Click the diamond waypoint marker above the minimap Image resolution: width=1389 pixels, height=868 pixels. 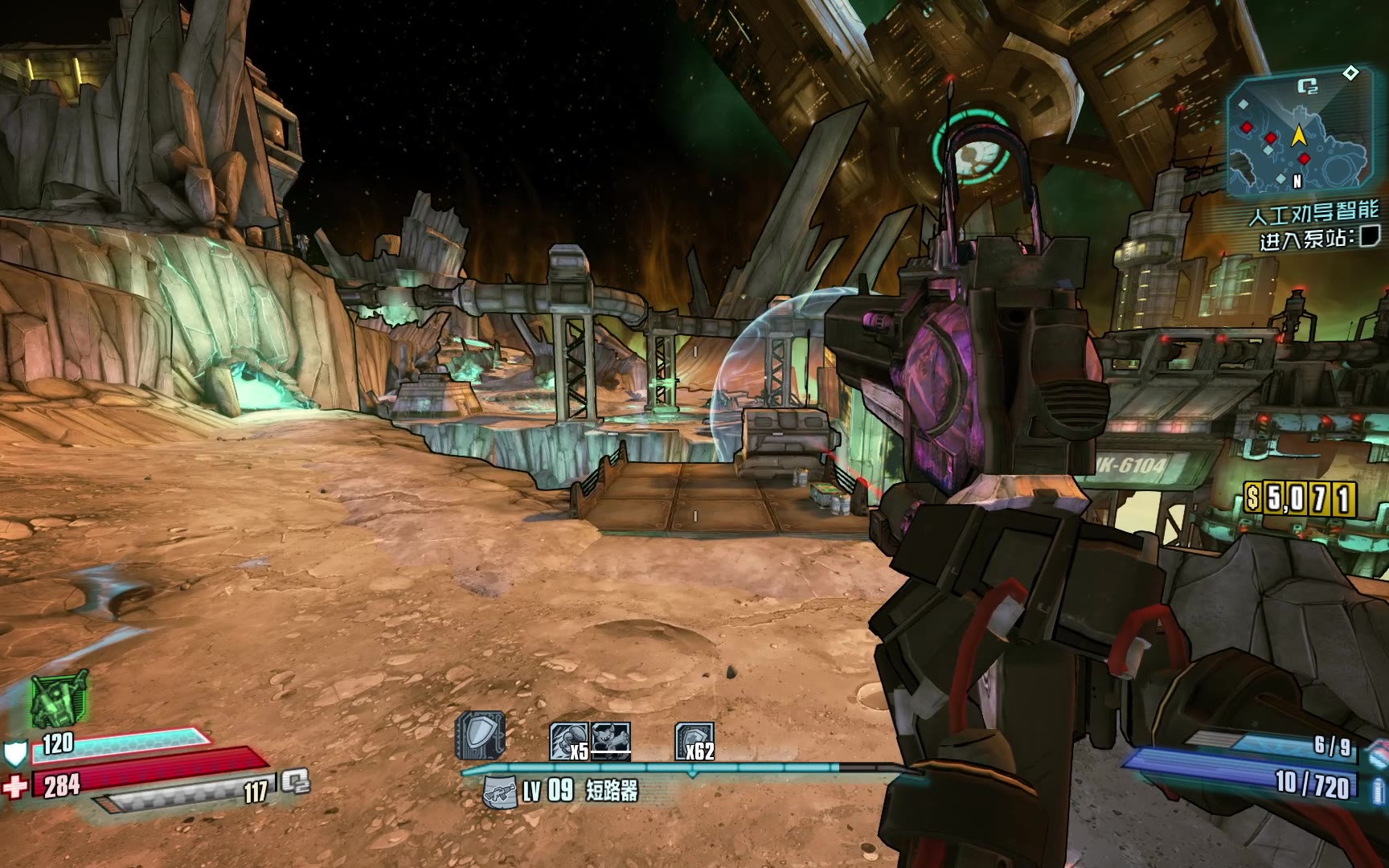1350,73
